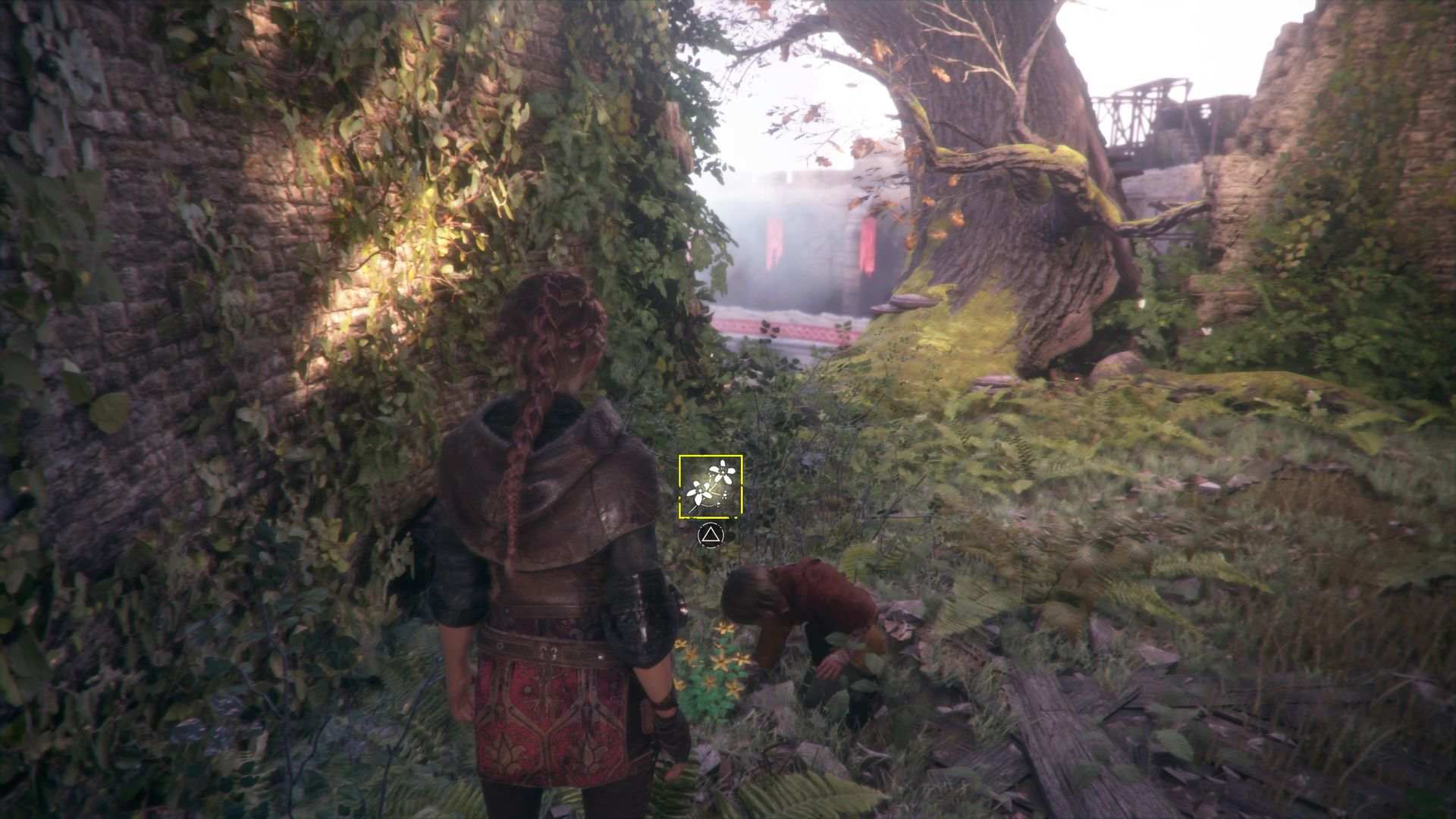
Task: Click the second red banner near the archway
Action: coord(868,246)
